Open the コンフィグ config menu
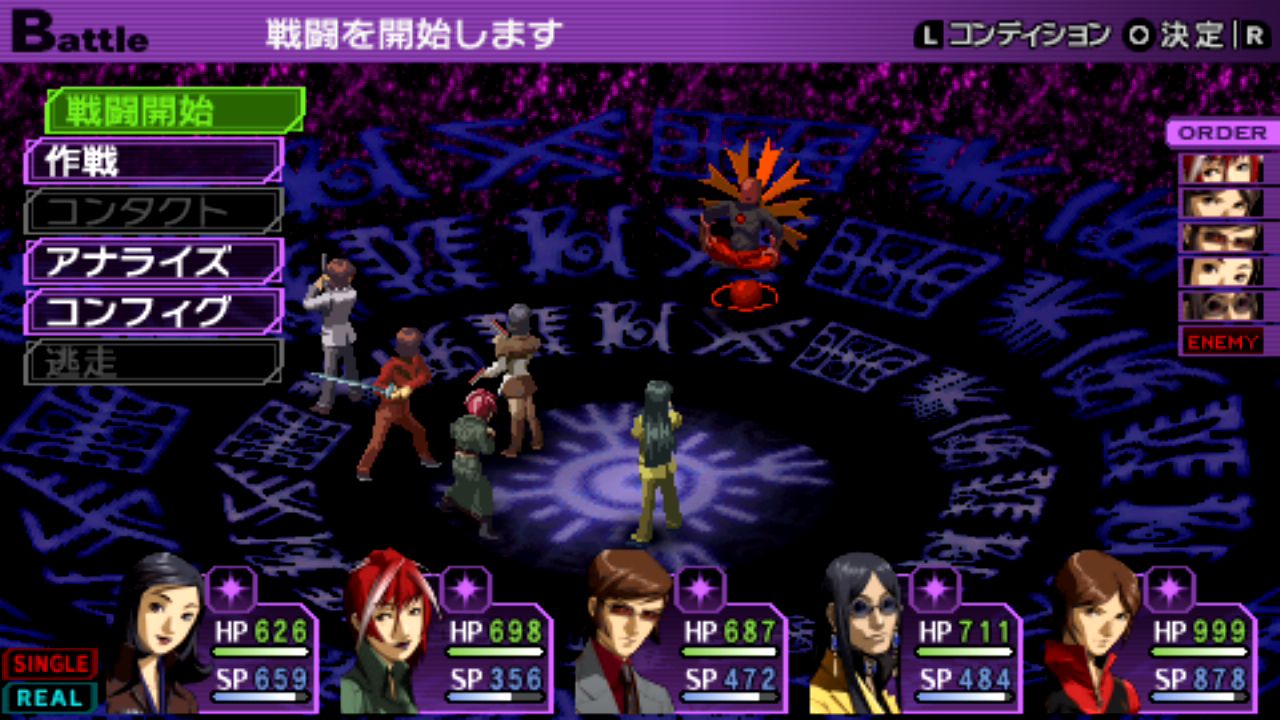This screenshot has height=720, width=1280. (x=152, y=312)
